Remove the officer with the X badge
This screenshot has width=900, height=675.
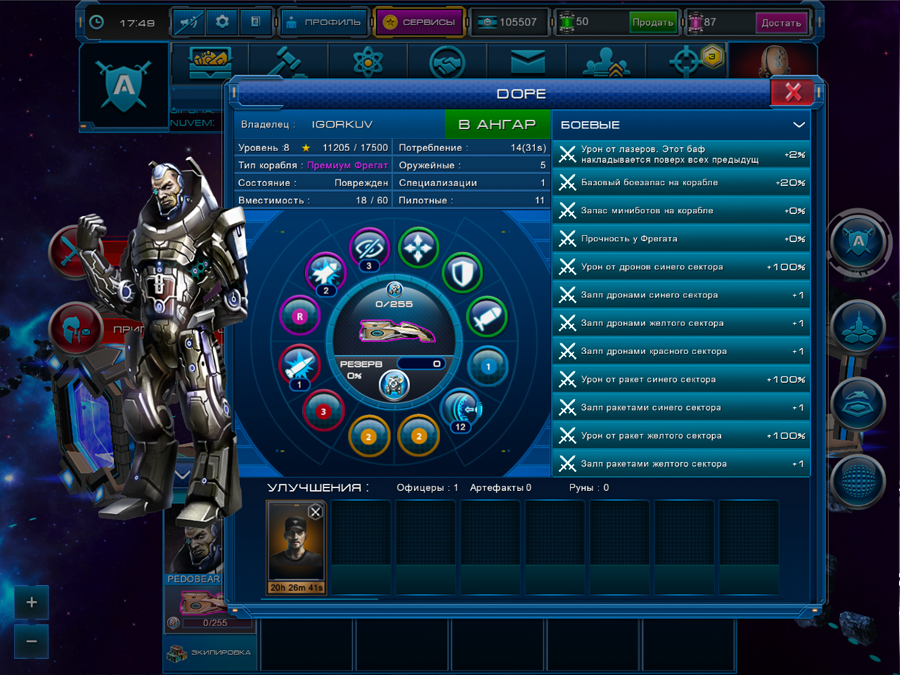pos(315,512)
